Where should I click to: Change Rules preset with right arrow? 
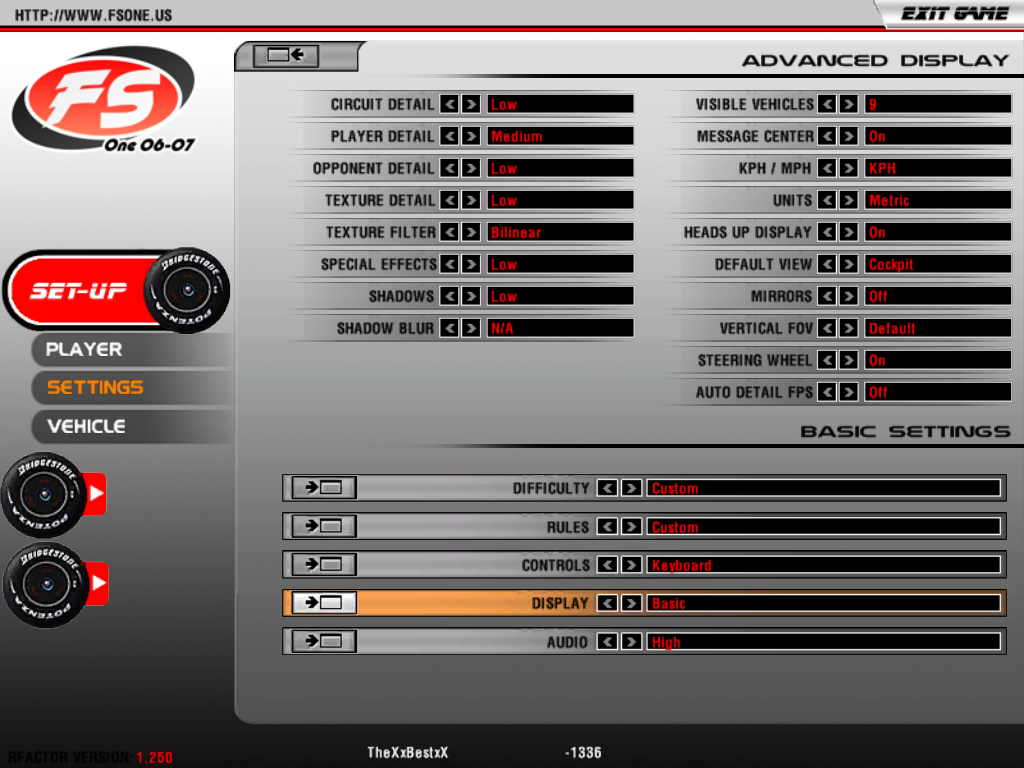pyautogui.click(x=631, y=527)
